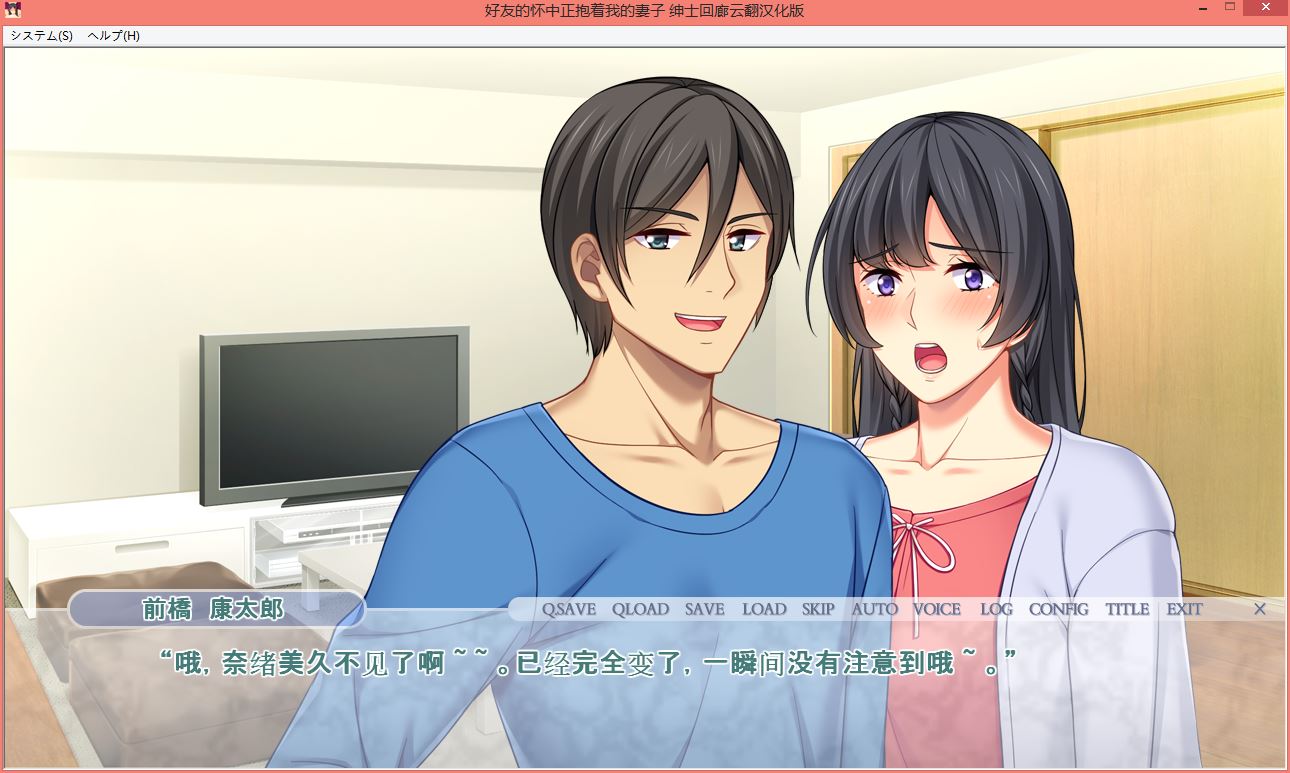Hide the text box with the X
This screenshot has width=1290, height=773.
tap(1260, 609)
